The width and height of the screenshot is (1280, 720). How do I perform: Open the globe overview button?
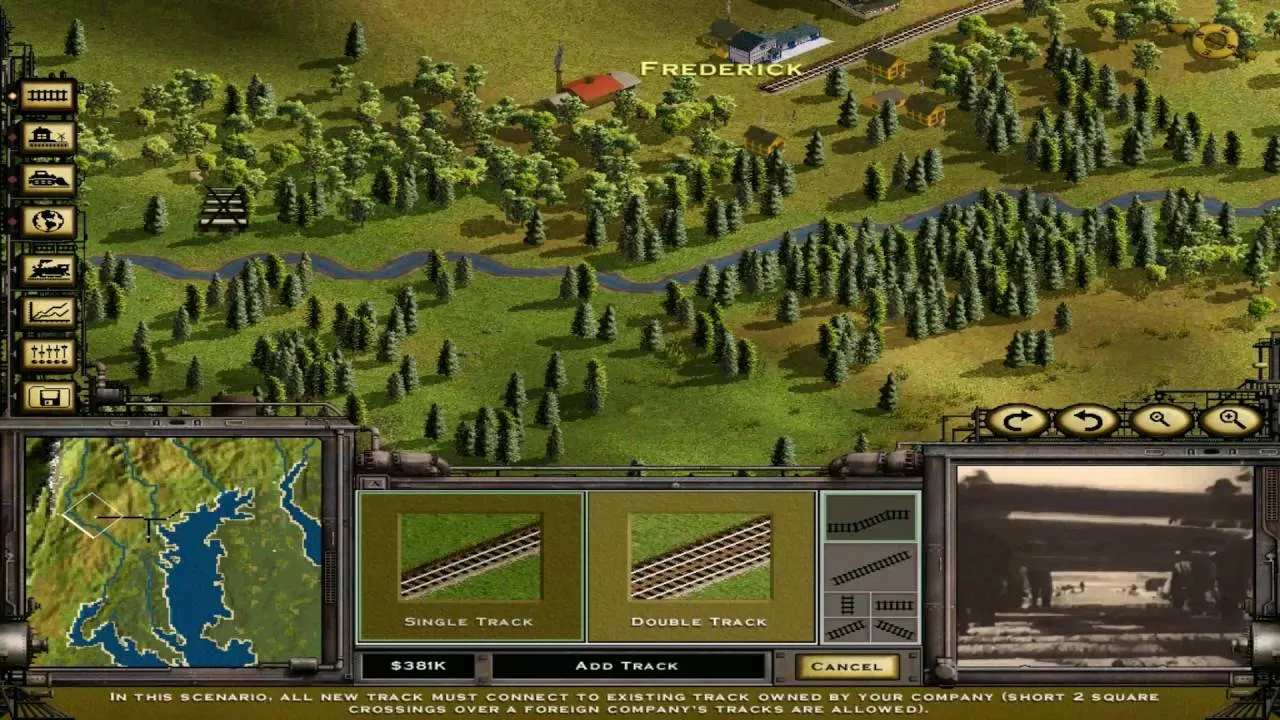47,222
